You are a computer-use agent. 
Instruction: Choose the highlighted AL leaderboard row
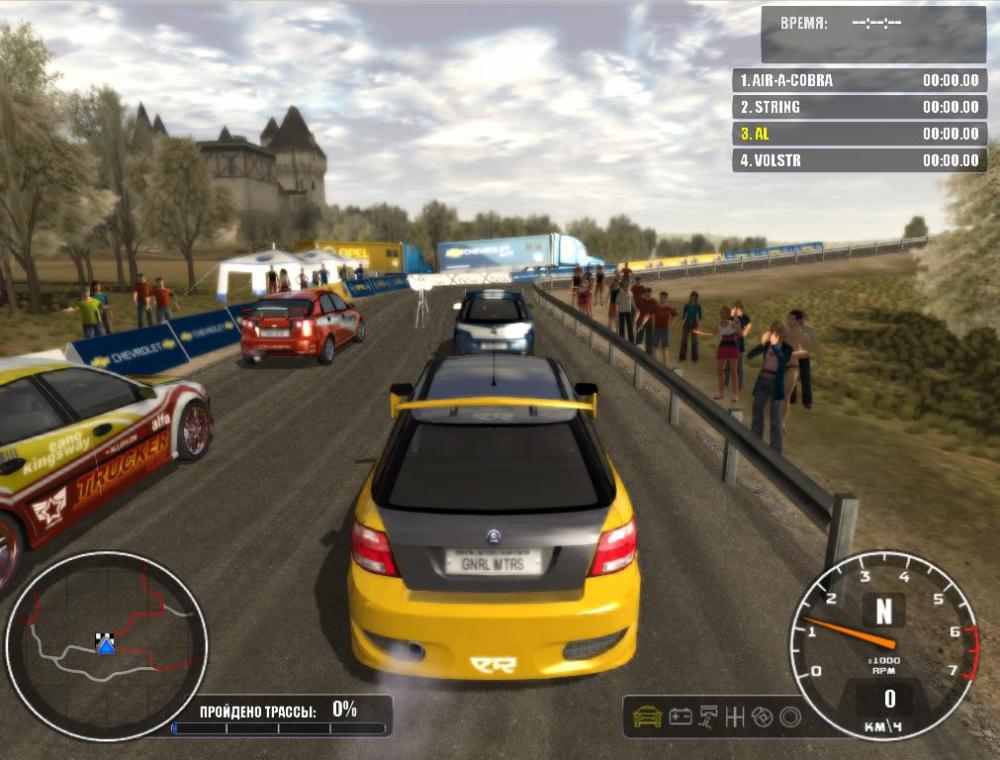859,133
